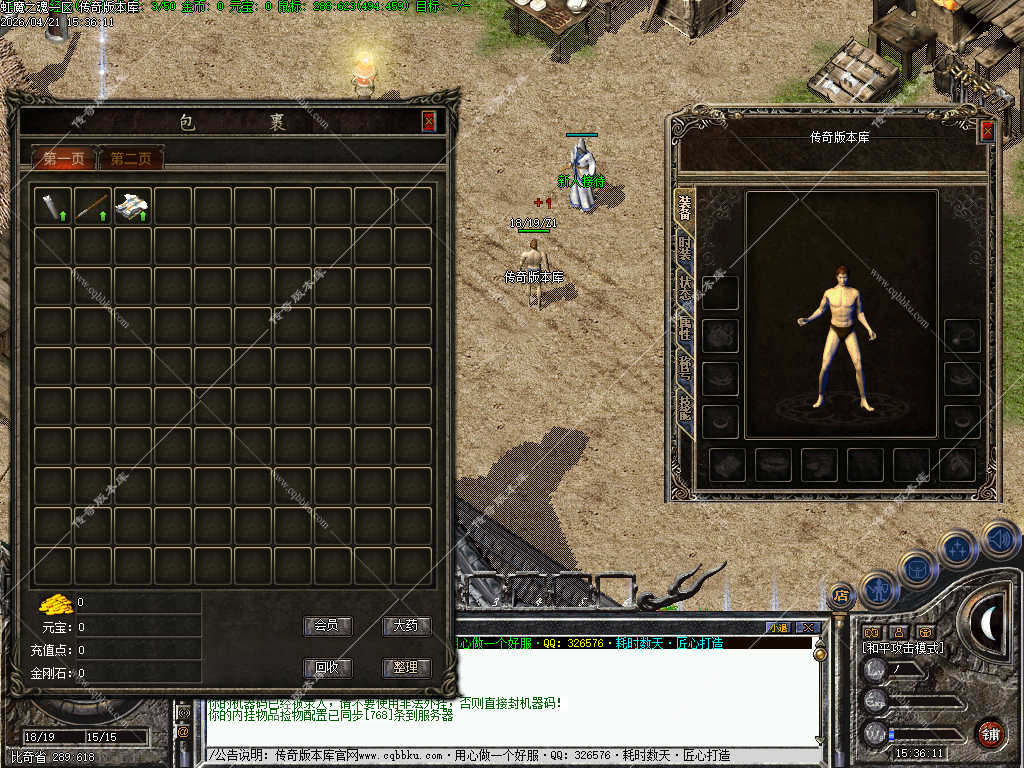The width and height of the screenshot is (1024, 768).
Task: Click the 大药 potion button
Action: (406, 626)
